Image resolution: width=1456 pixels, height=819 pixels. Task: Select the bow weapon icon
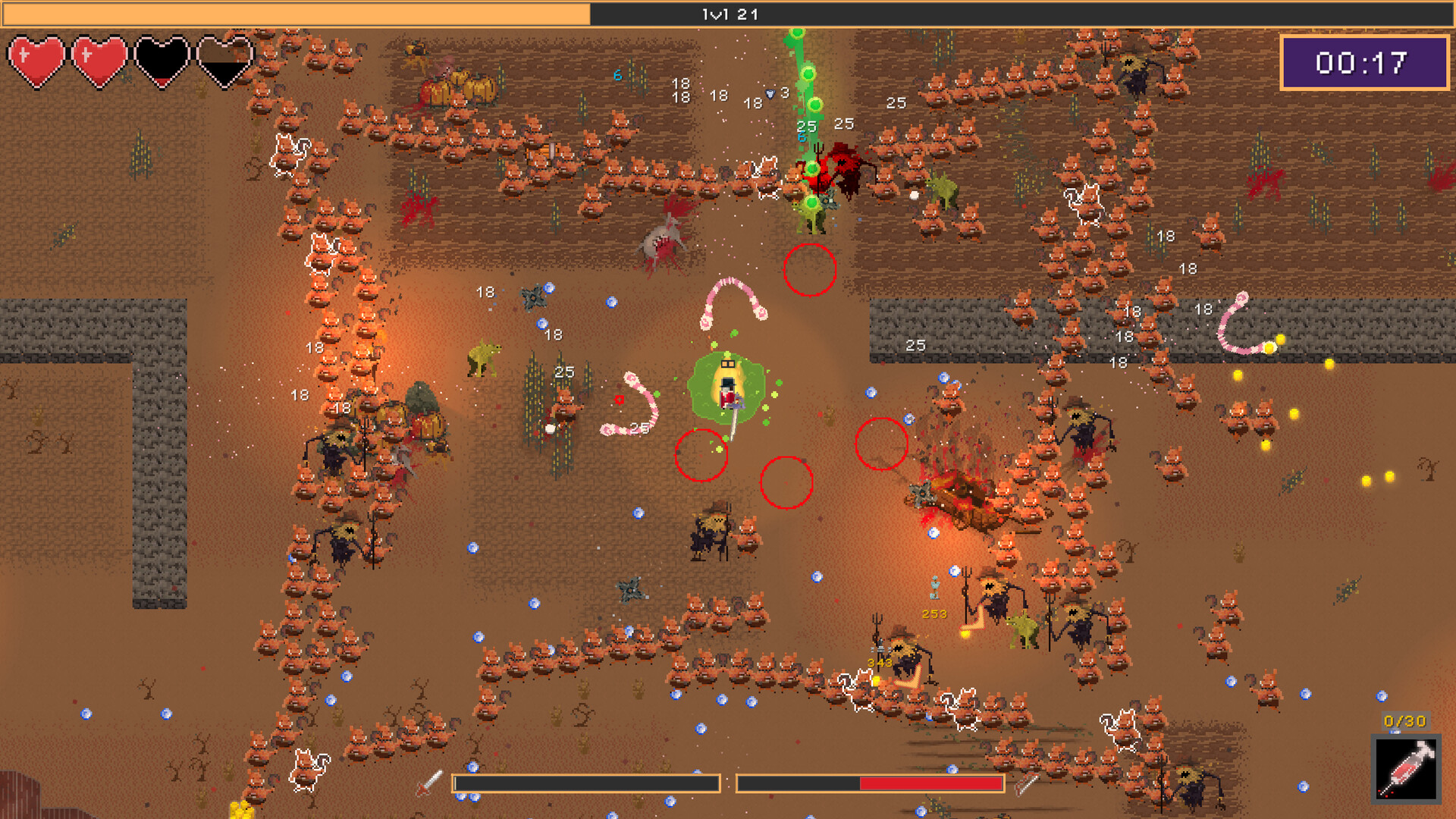[1026, 783]
